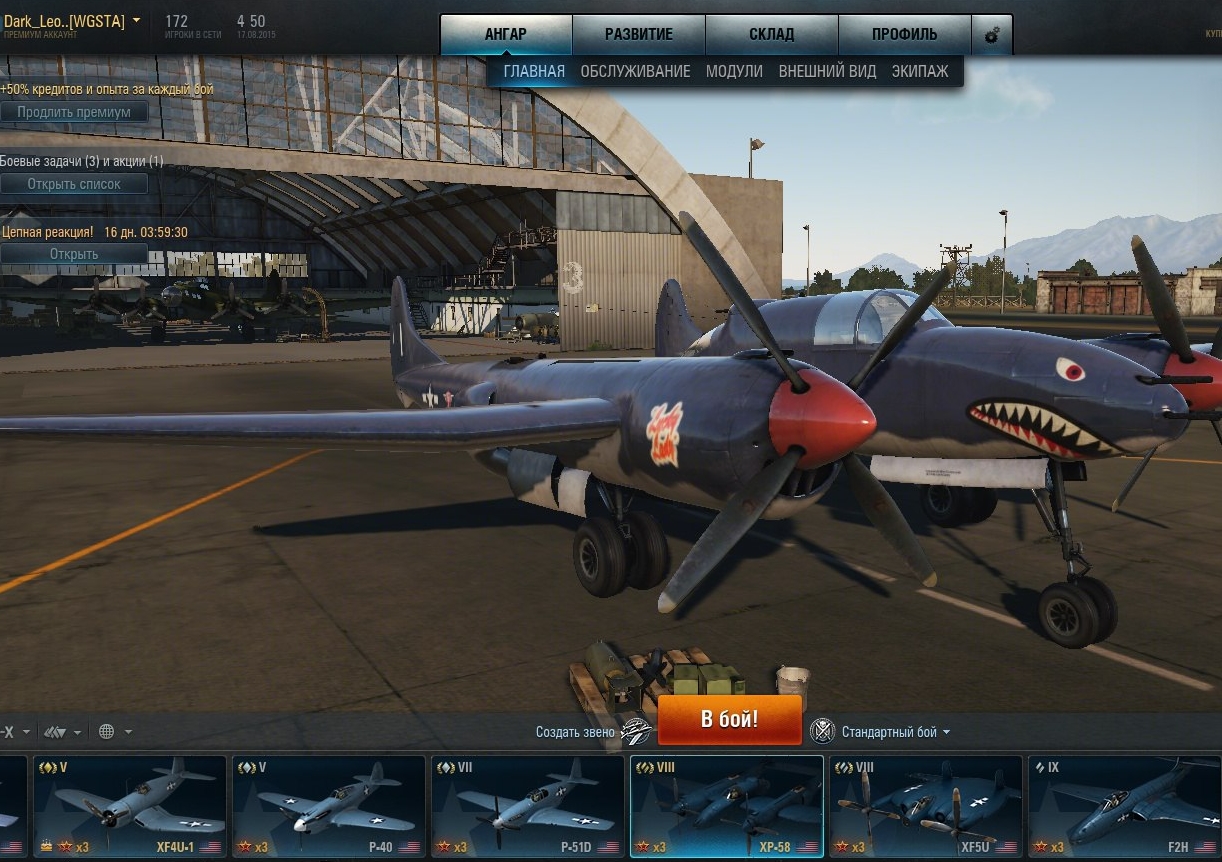Start battle with the В бой! button

point(729,720)
